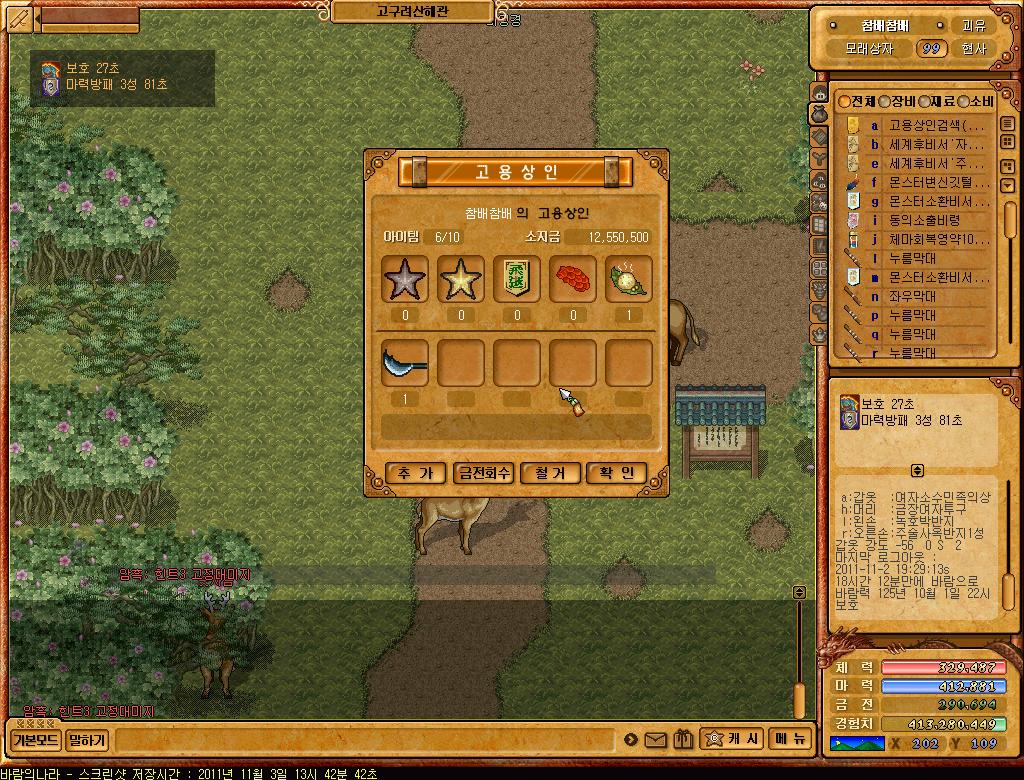Click the 추가 (add) button

415,473
